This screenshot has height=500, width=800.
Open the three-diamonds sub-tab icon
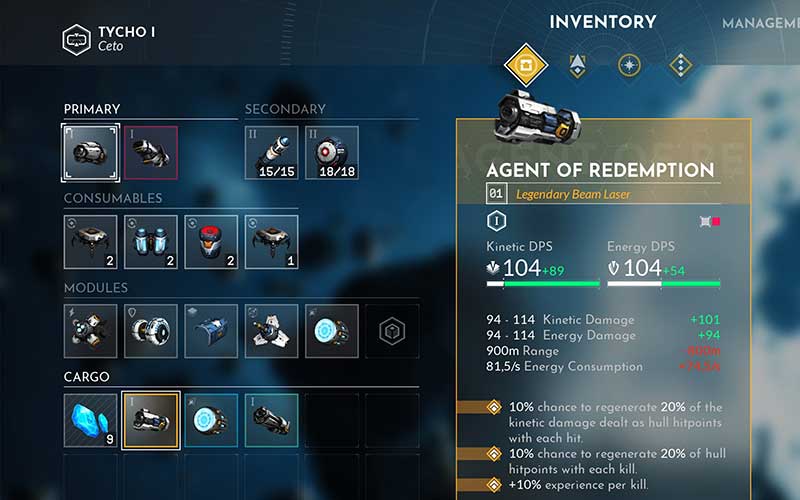(x=680, y=67)
